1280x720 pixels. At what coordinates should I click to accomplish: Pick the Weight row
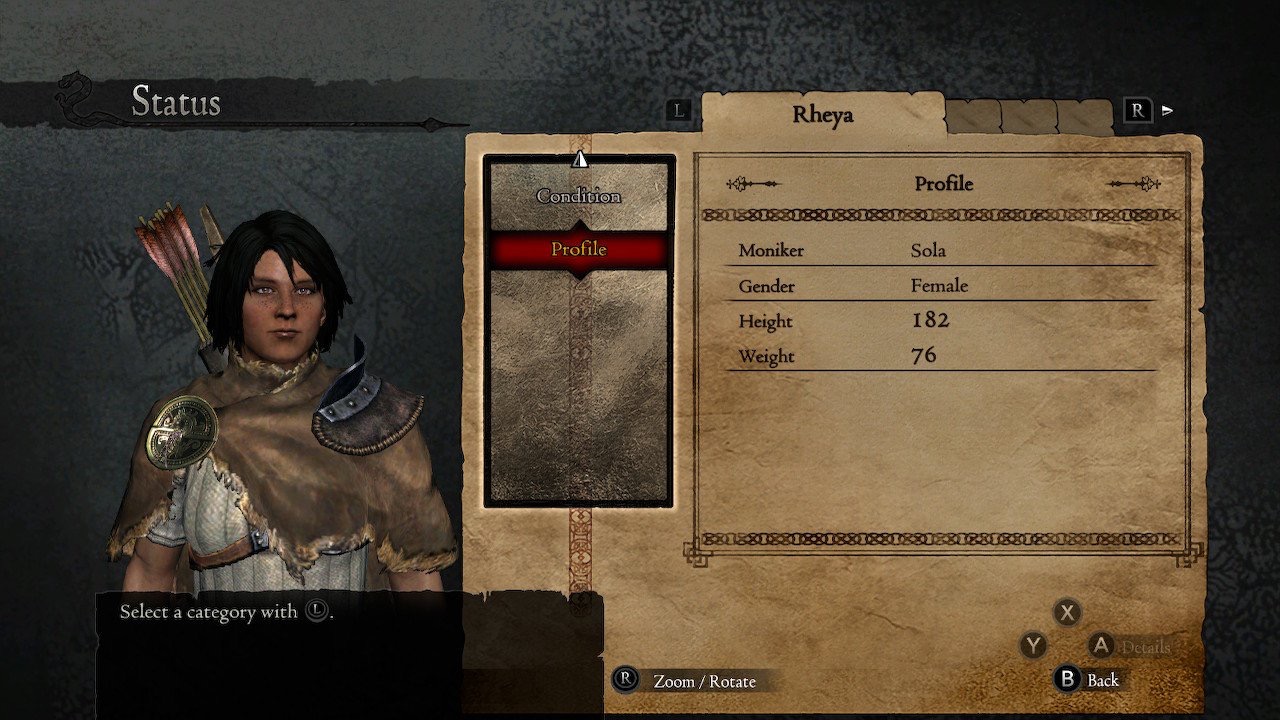(940, 356)
